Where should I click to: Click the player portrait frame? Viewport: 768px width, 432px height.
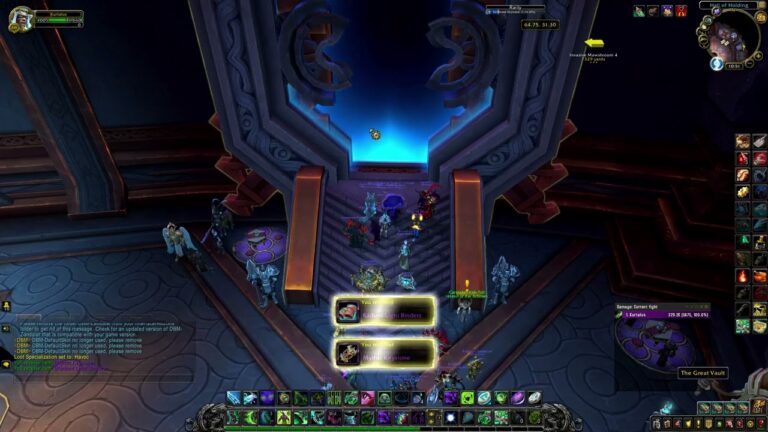click(x=18, y=19)
